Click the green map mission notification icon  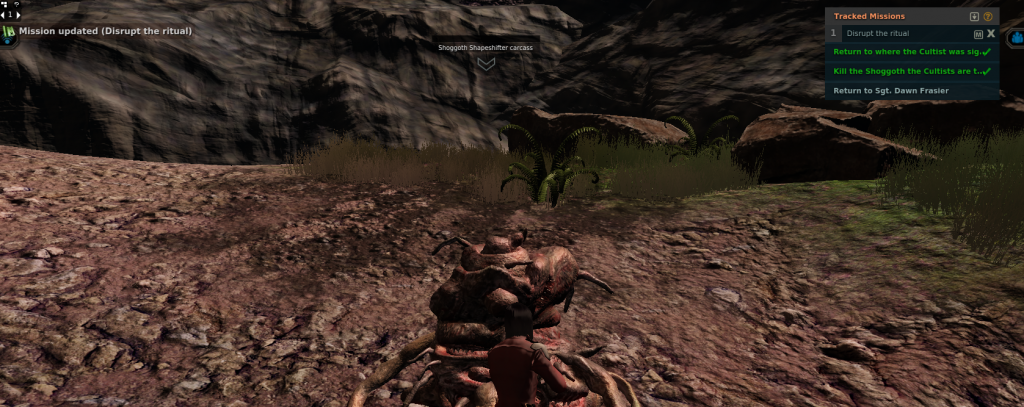coord(9,32)
